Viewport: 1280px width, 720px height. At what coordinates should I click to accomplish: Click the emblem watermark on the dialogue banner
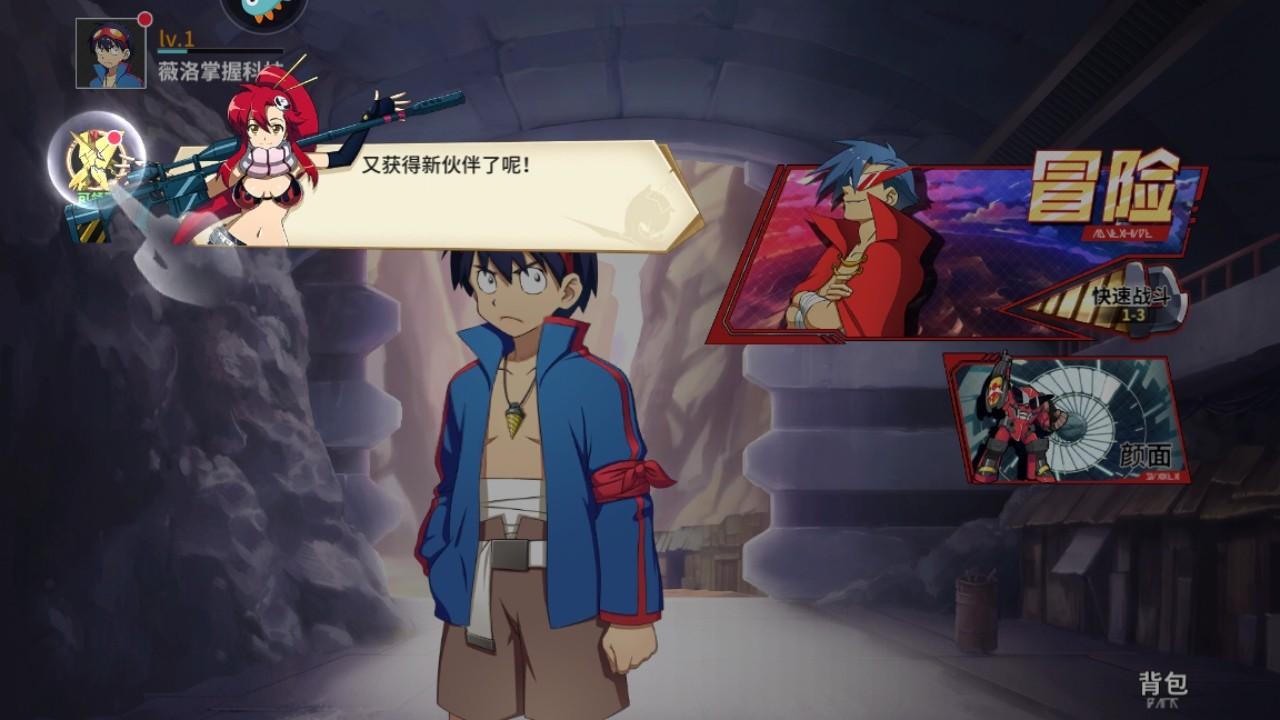[x=650, y=208]
